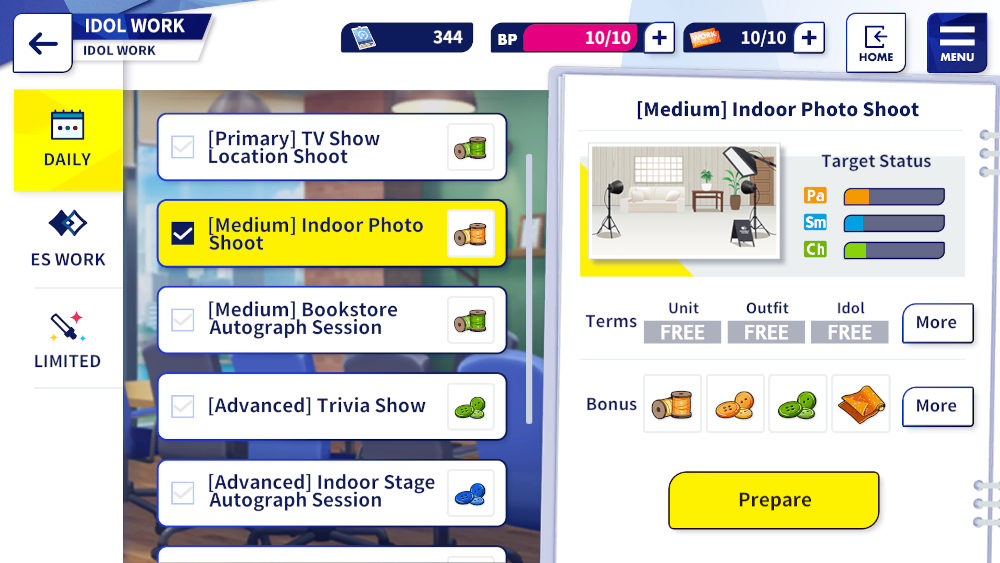Choose [Medium] Bookstore Autograph Session
Viewport: 1000px width, 563px height.
click(x=331, y=320)
